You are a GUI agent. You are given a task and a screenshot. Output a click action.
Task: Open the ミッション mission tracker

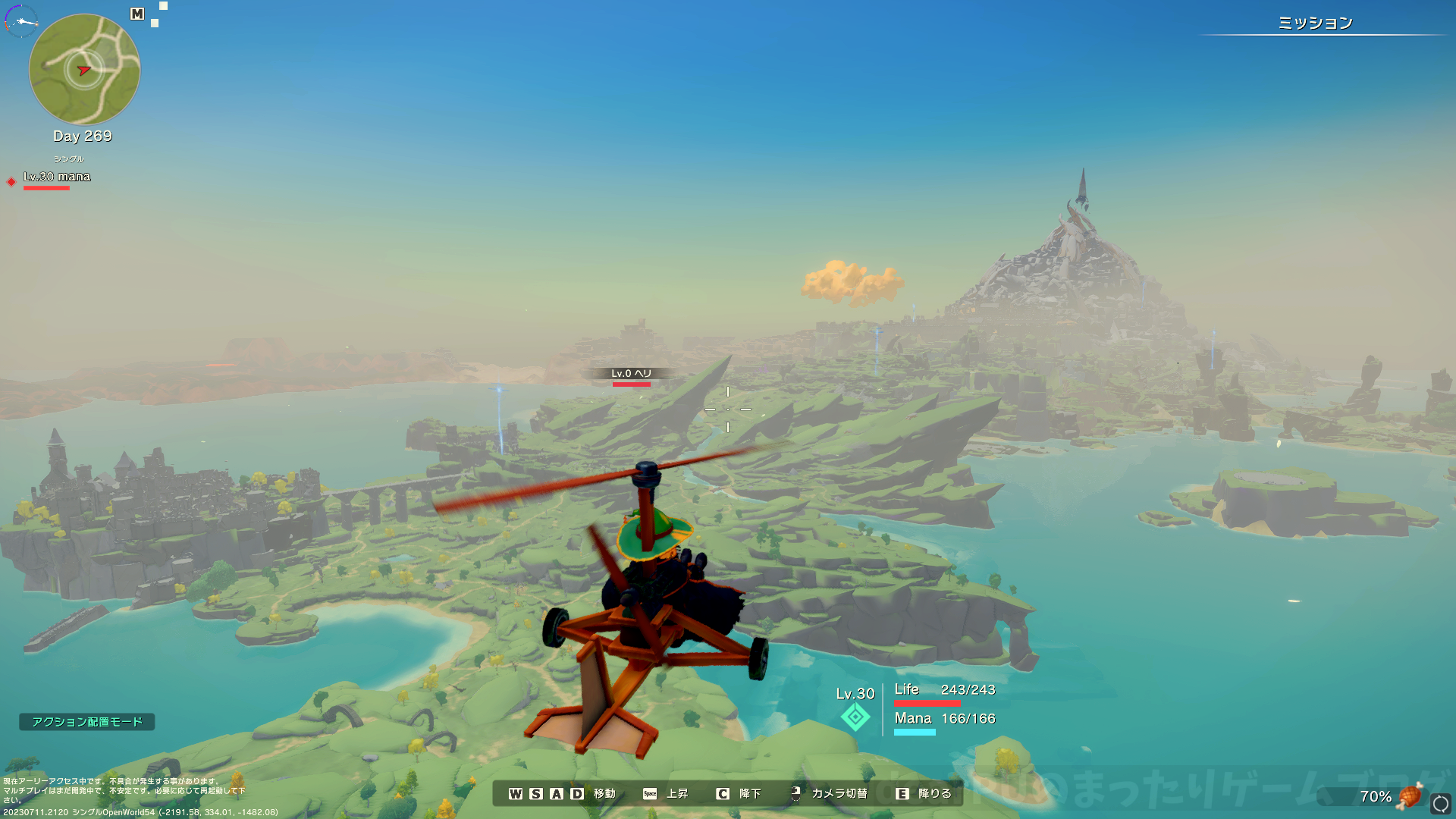click(1315, 24)
